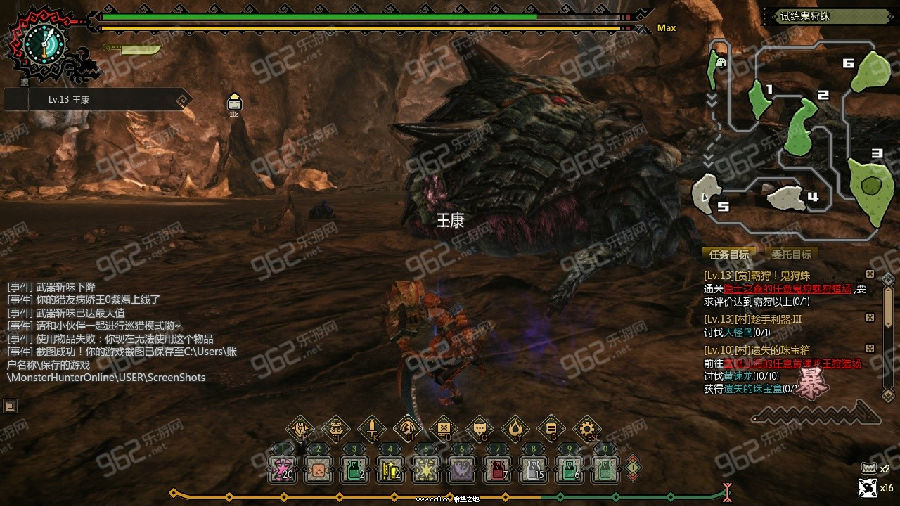Use the yellow starburst hotbar item
Screen dimensions: 900x506
(x=425, y=467)
